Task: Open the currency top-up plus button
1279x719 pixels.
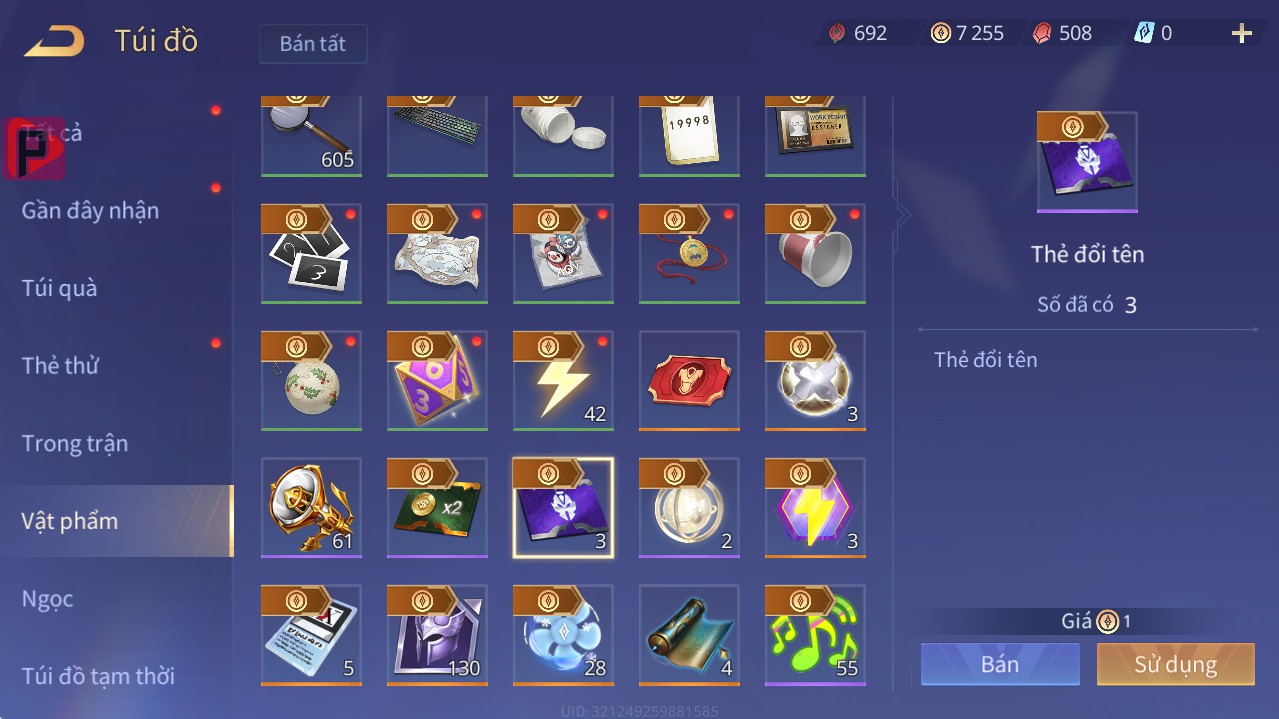Action: tap(1241, 34)
